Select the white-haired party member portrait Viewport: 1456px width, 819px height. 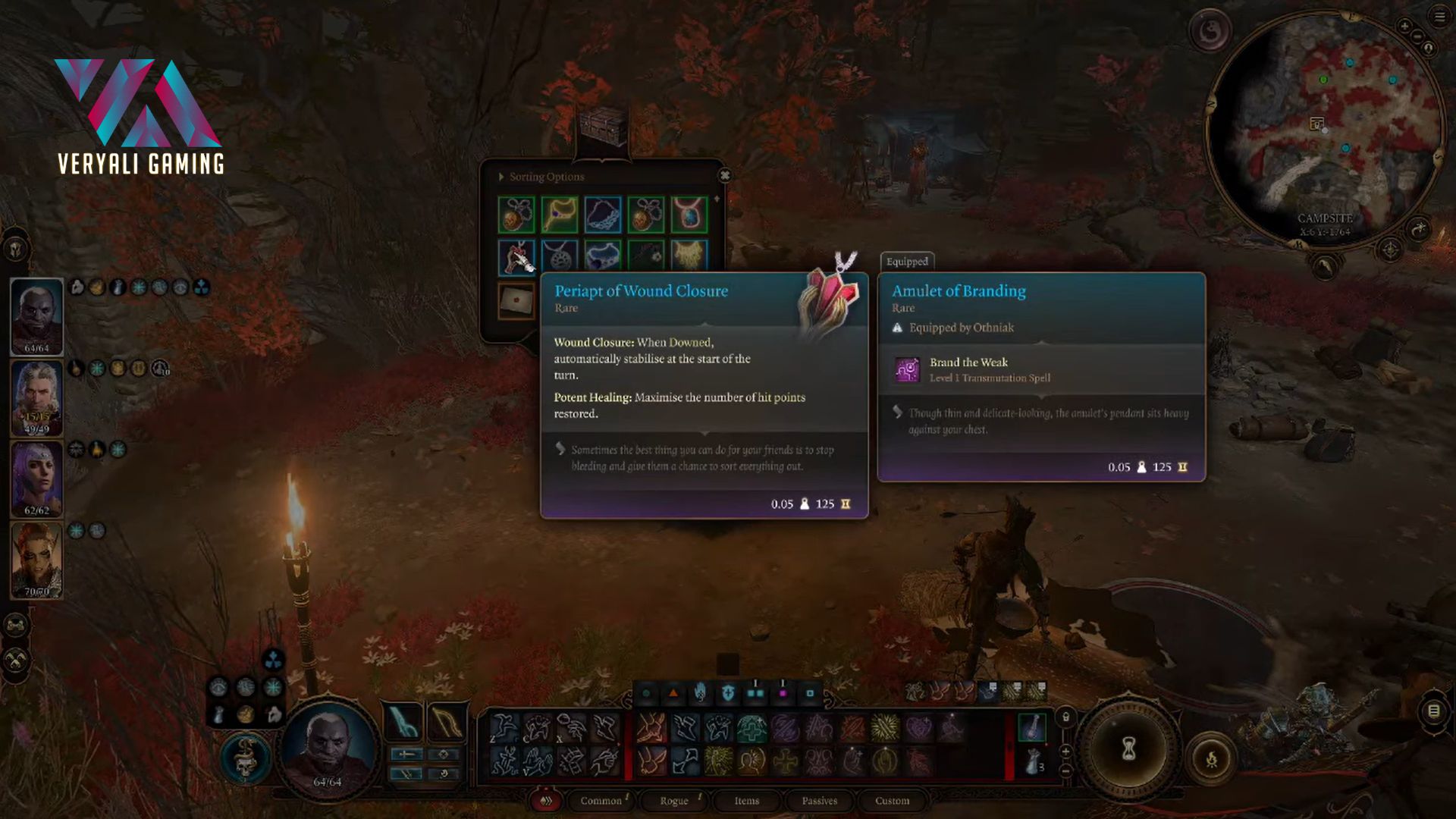[36, 396]
